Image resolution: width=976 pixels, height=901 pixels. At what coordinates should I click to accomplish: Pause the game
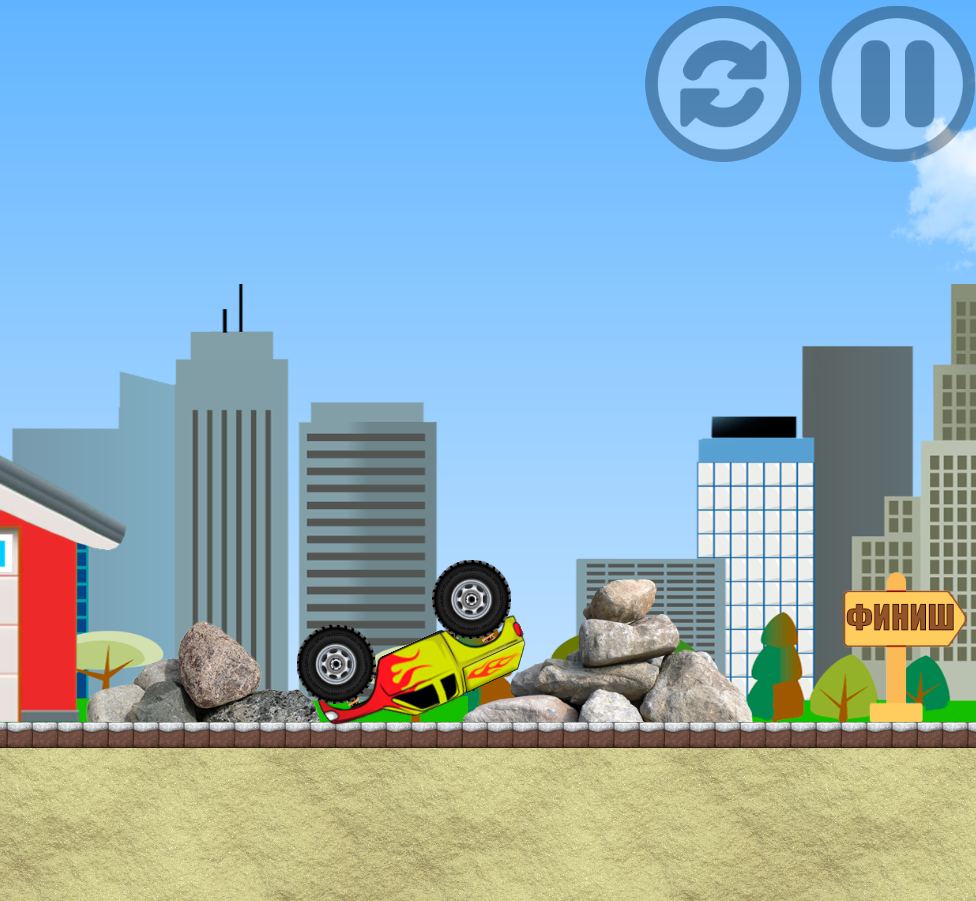(x=896, y=84)
